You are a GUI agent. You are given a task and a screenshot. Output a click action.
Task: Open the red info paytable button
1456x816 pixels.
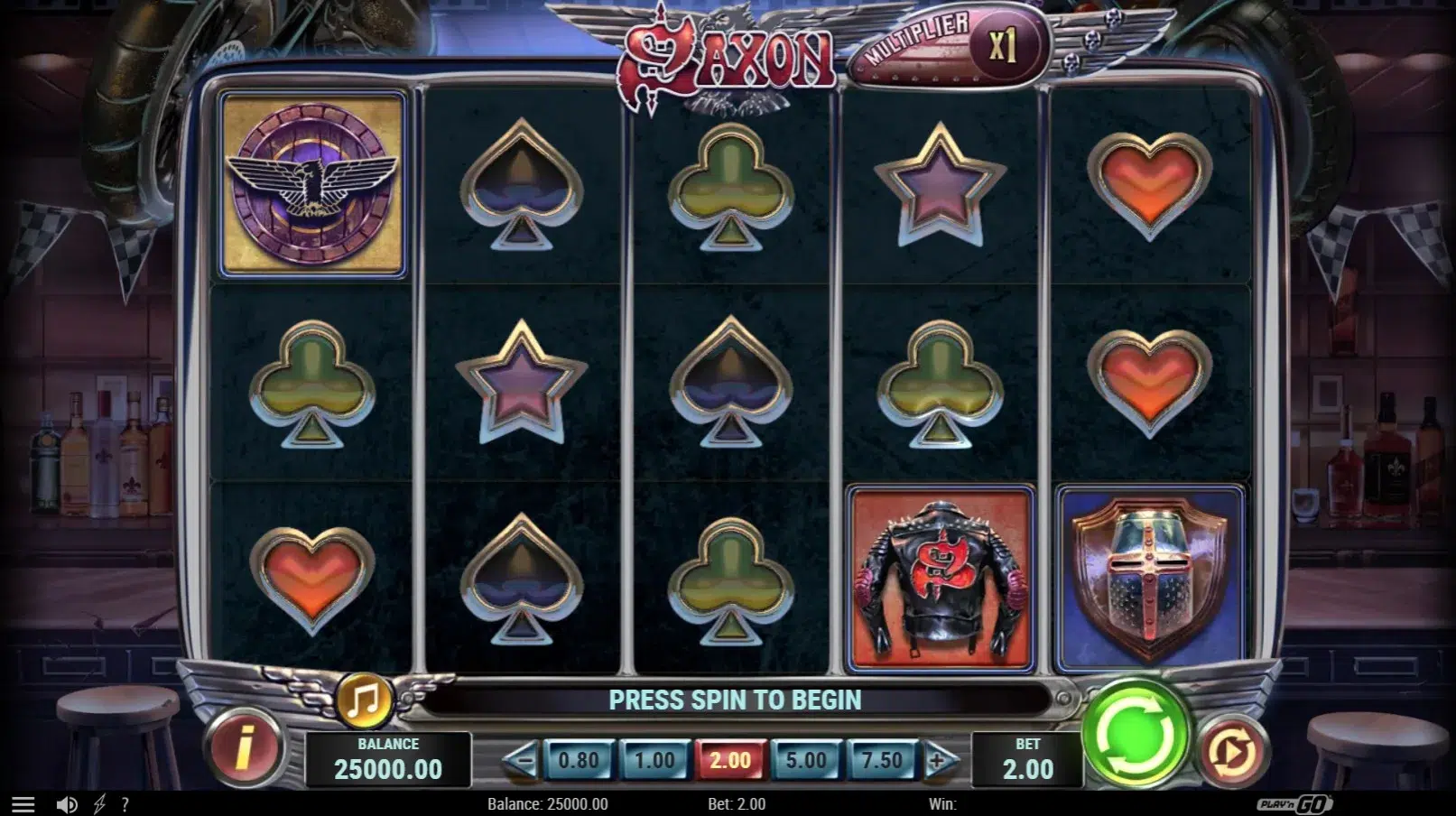pyautogui.click(x=244, y=748)
